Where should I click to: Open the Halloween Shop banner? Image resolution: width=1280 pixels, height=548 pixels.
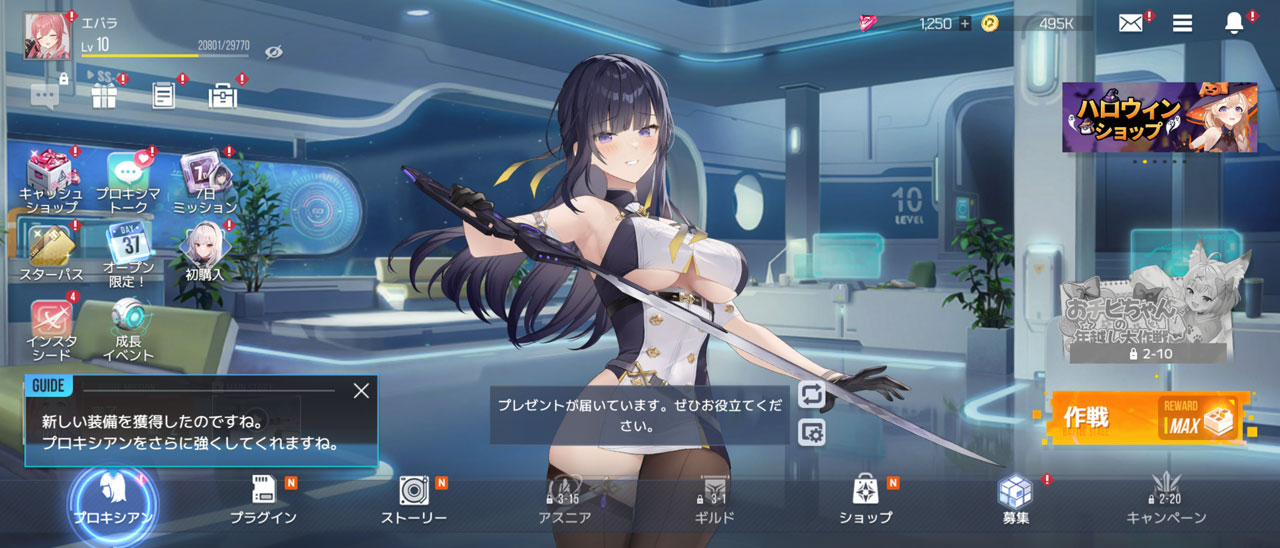tap(1159, 117)
